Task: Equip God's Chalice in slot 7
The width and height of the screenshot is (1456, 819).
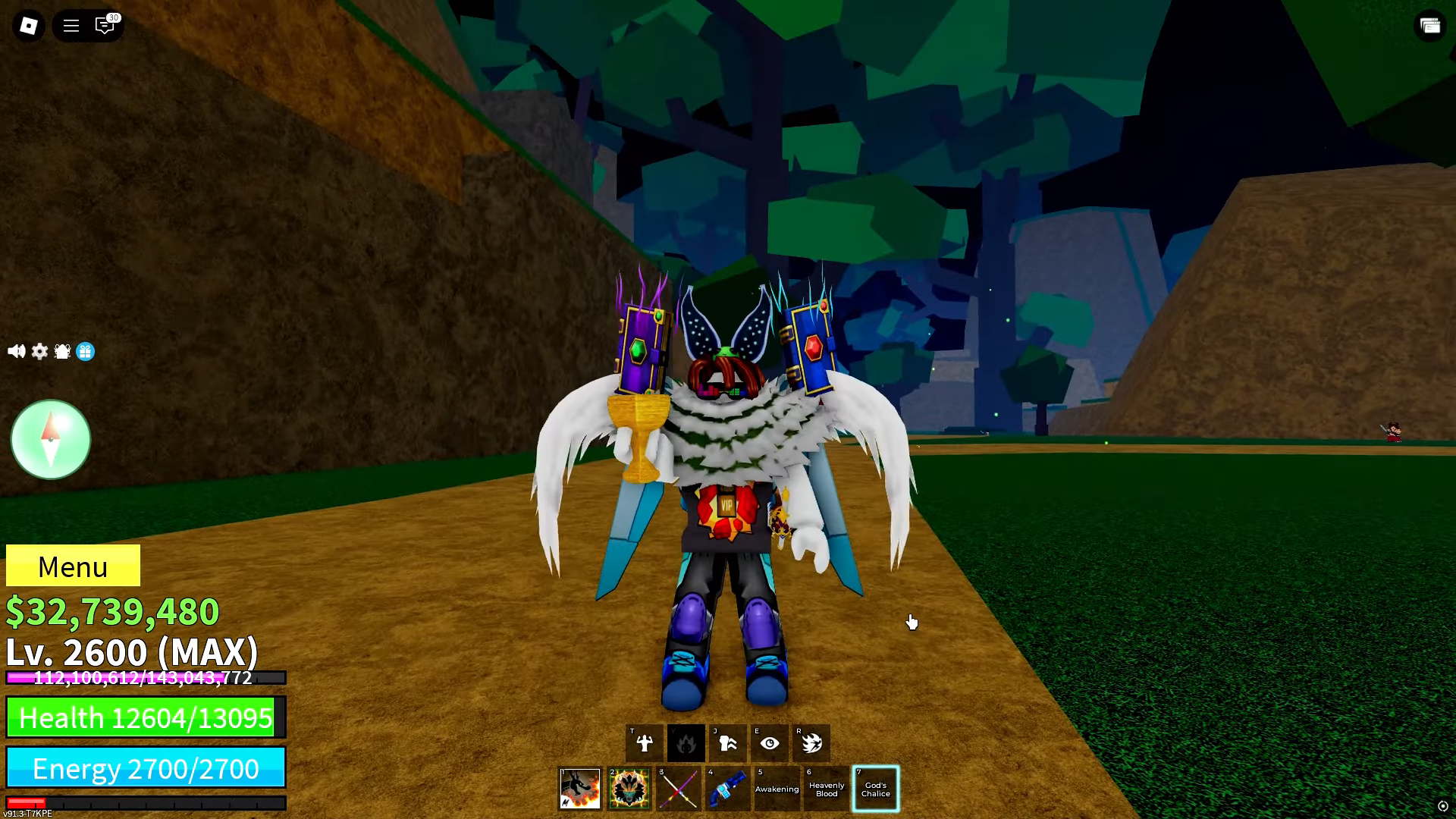Action: [x=876, y=789]
